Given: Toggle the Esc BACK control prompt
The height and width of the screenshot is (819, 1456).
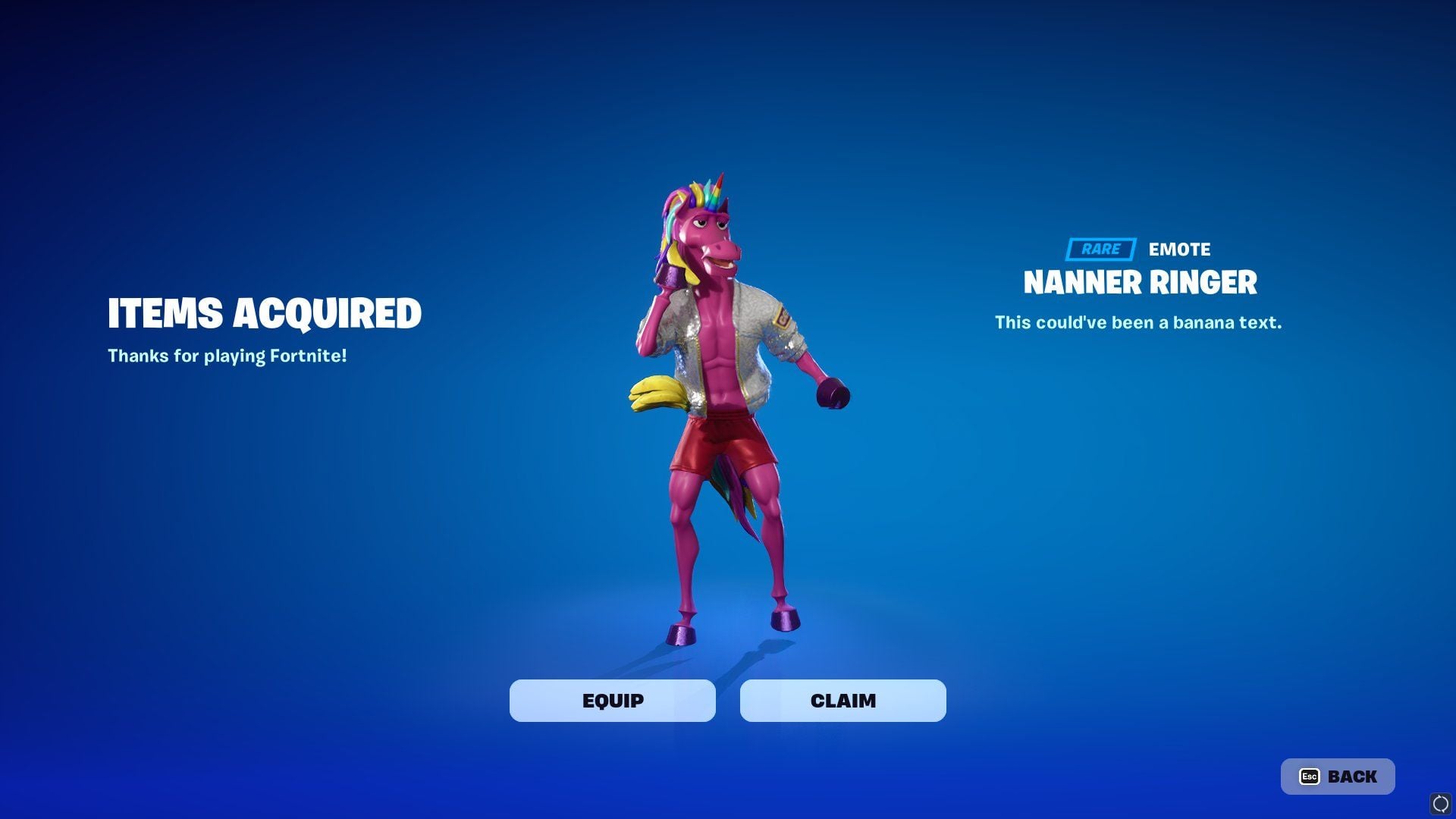Looking at the screenshot, I should pos(1337,777).
